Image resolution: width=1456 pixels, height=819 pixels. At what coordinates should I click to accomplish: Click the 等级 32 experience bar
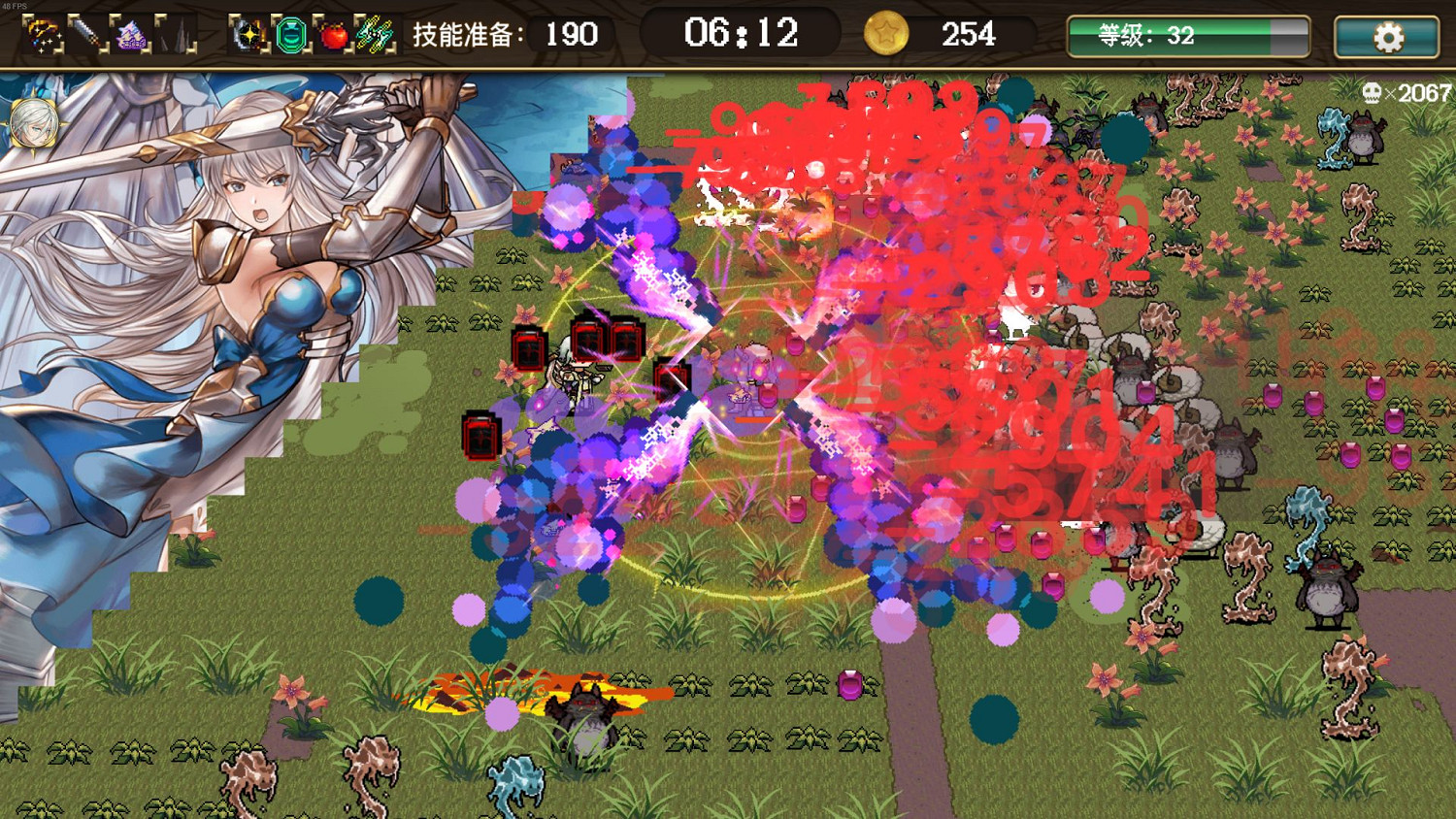click(1186, 37)
